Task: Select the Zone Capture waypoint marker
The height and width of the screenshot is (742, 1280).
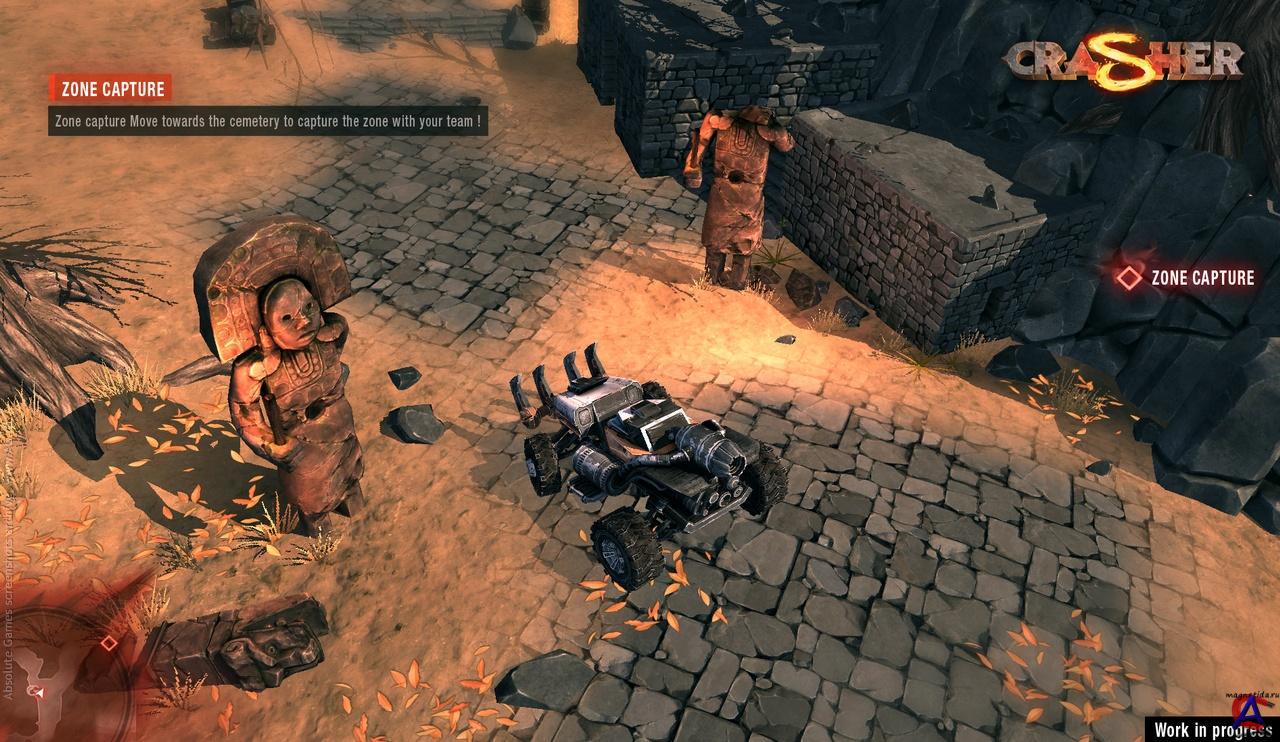Action: pyautogui.click(x=1129, y=278)
